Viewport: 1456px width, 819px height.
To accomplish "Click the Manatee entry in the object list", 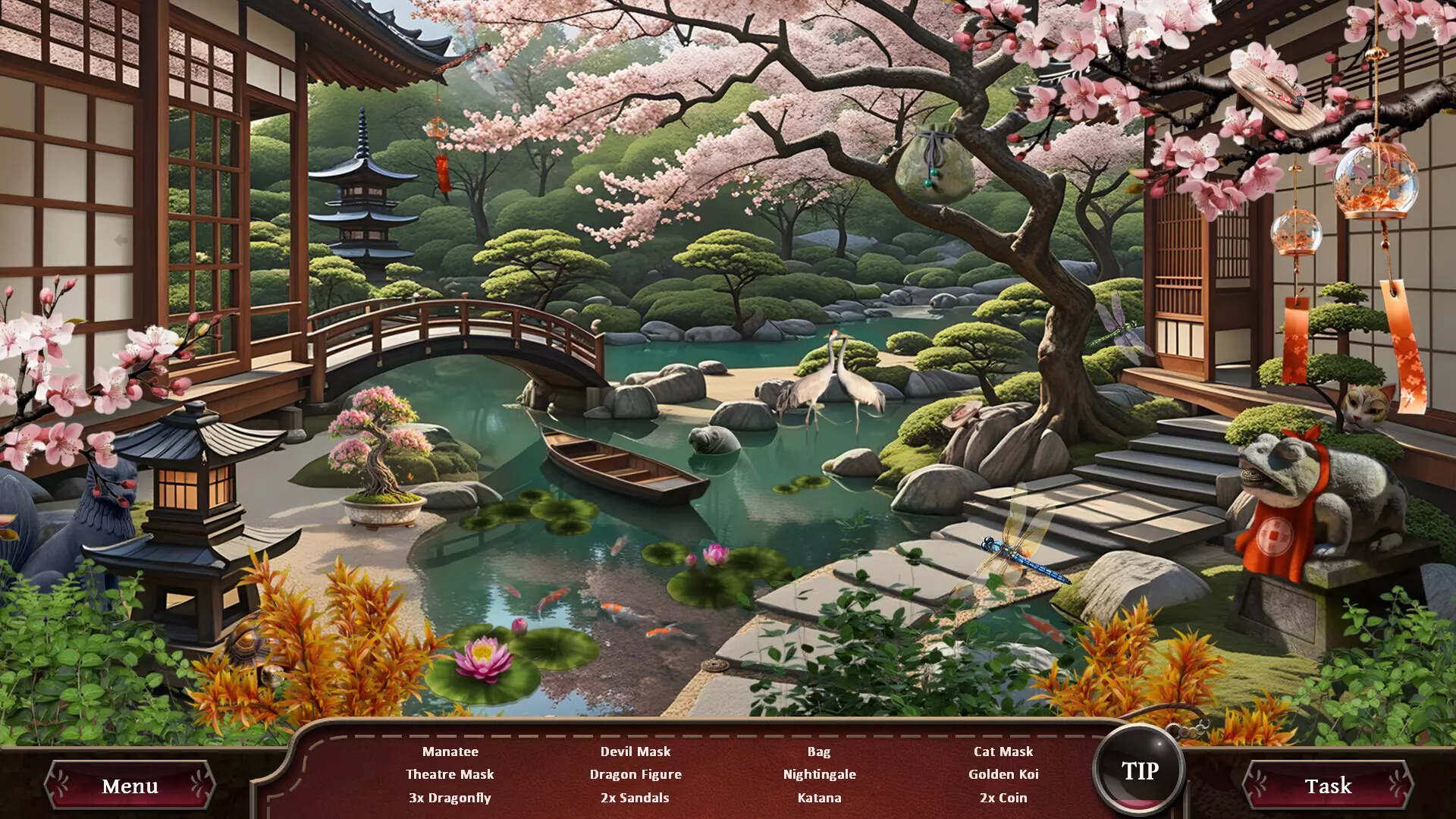I will point(450,752).
